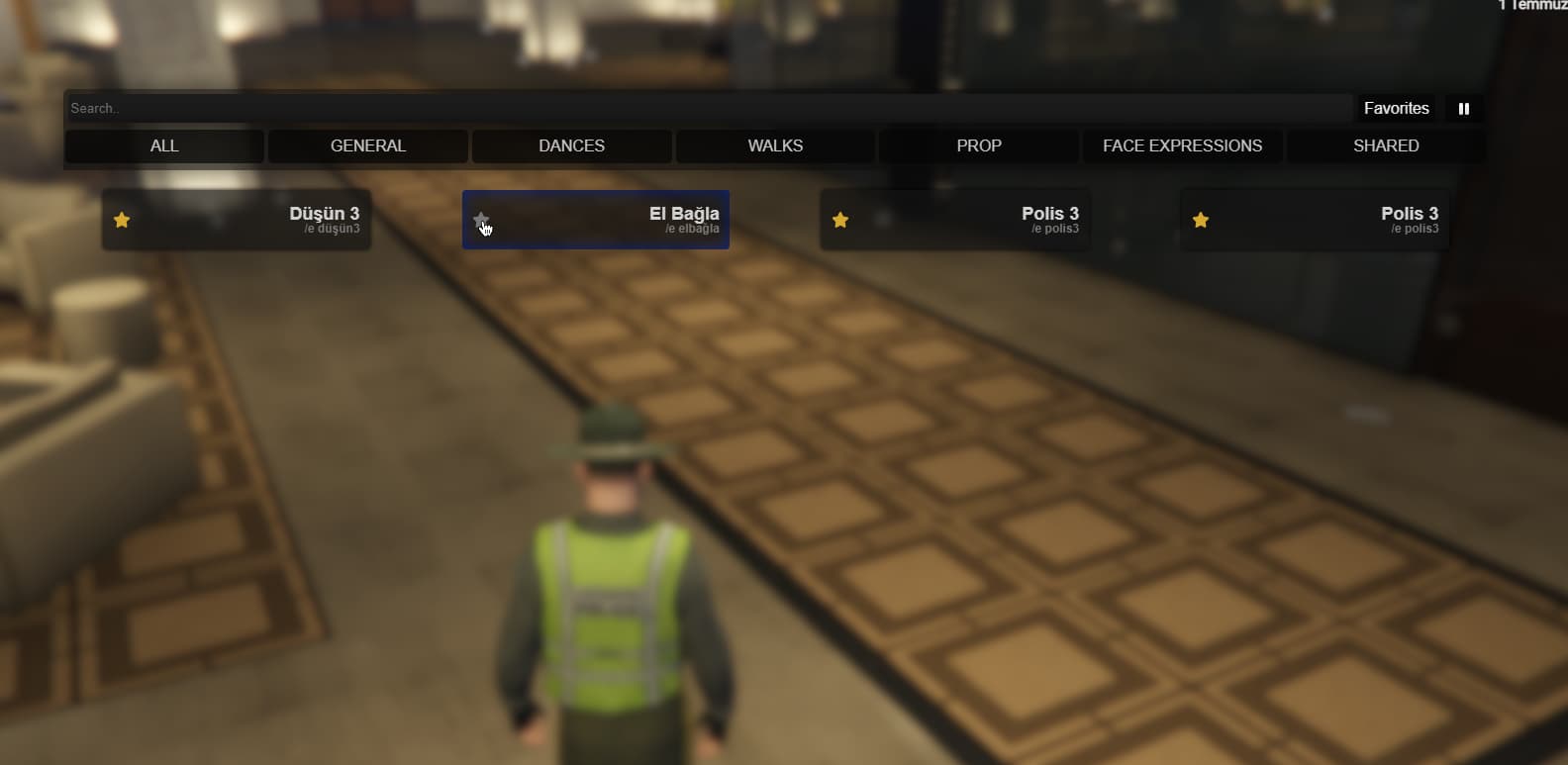The image size is (1568, 765).
Task: Switch to the DANCES tab
Action: click(572, 145)
